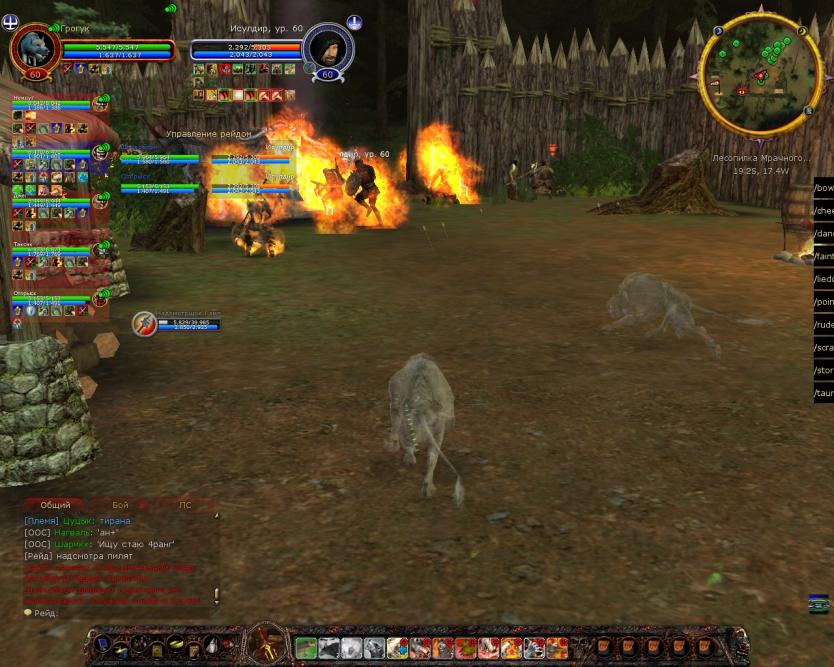Click the central emblem on the action bar
The height and width of the screenshot is (667, 834).
tap(267, 644)
